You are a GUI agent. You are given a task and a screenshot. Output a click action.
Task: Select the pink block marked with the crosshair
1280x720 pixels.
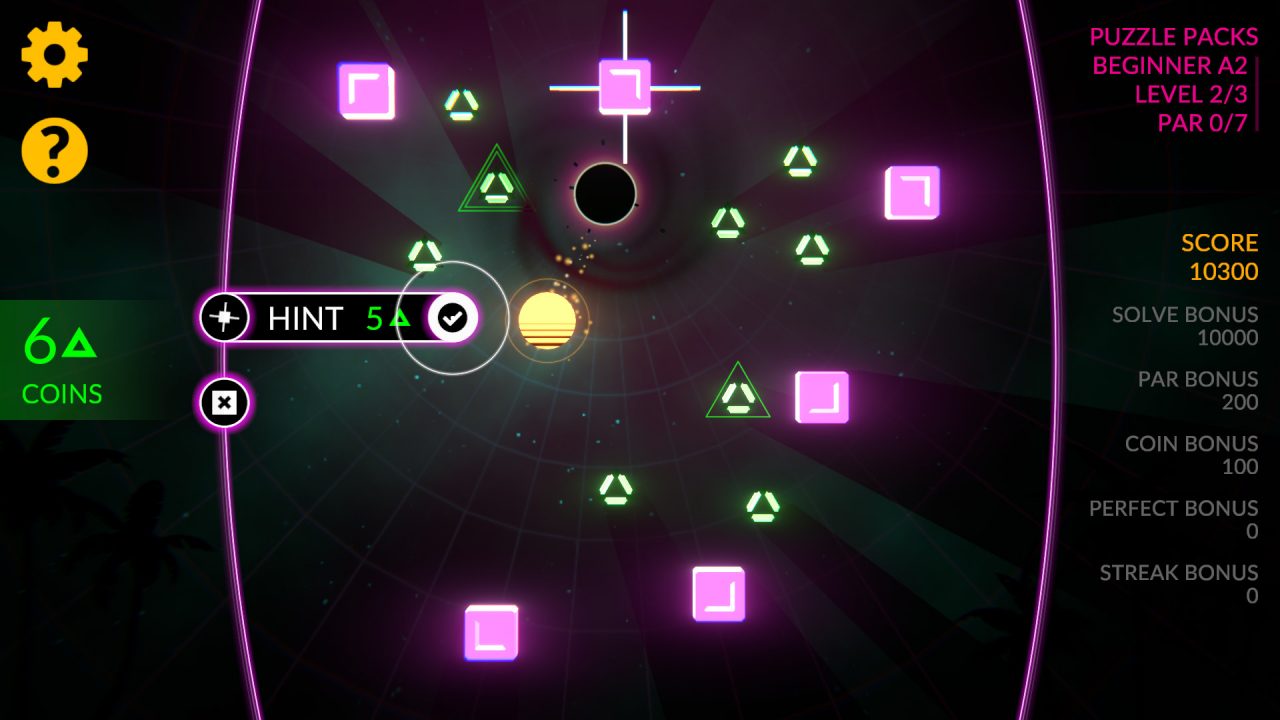(625, 88)
